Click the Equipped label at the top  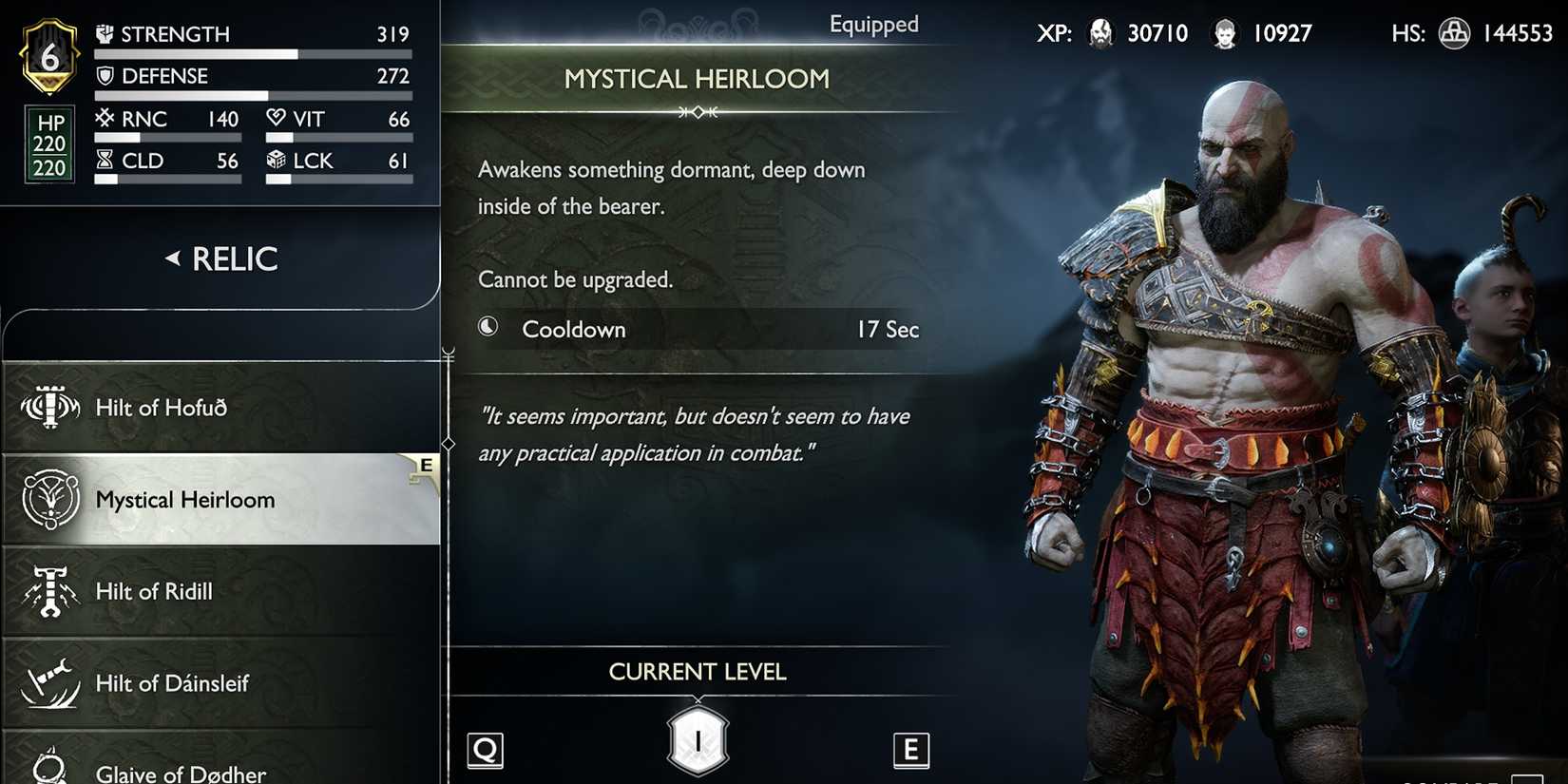873,24
